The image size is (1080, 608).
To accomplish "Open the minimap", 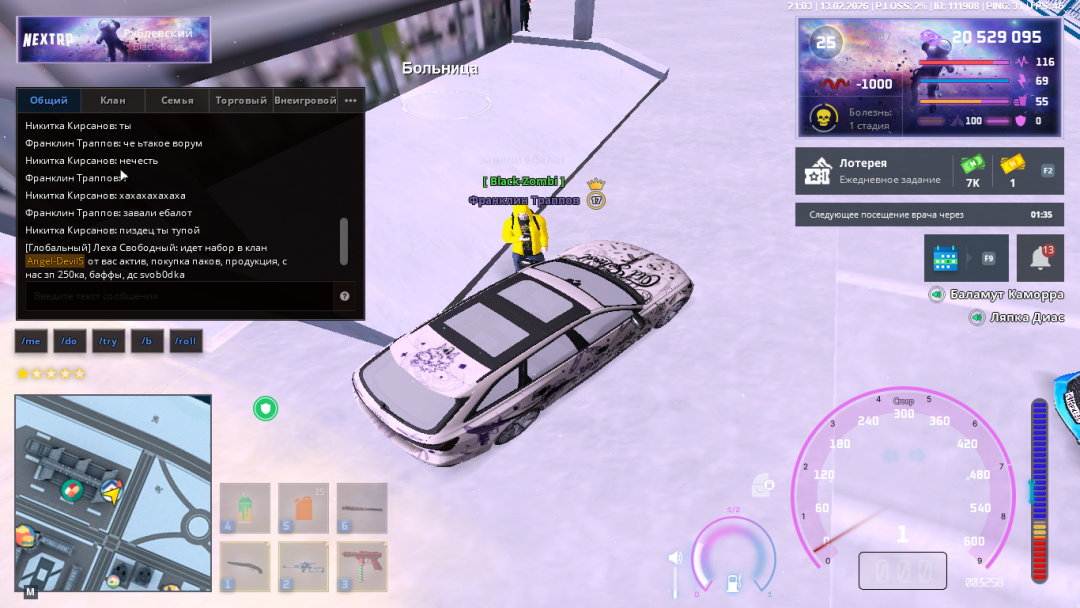I will point(113,492).
